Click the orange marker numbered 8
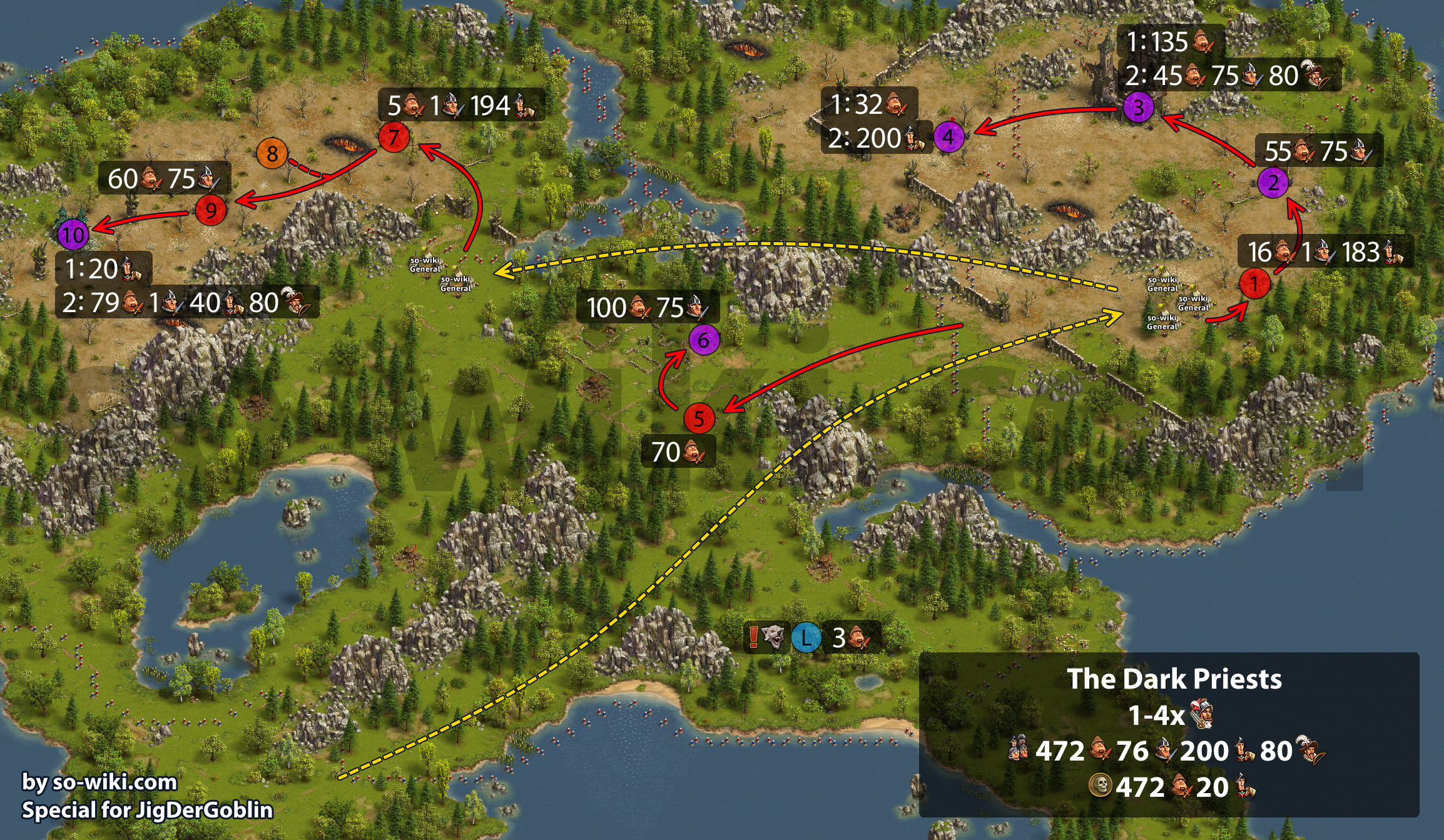Image resolution: width=1444 pixels, height=840 pixels. [x=272, y=153]
